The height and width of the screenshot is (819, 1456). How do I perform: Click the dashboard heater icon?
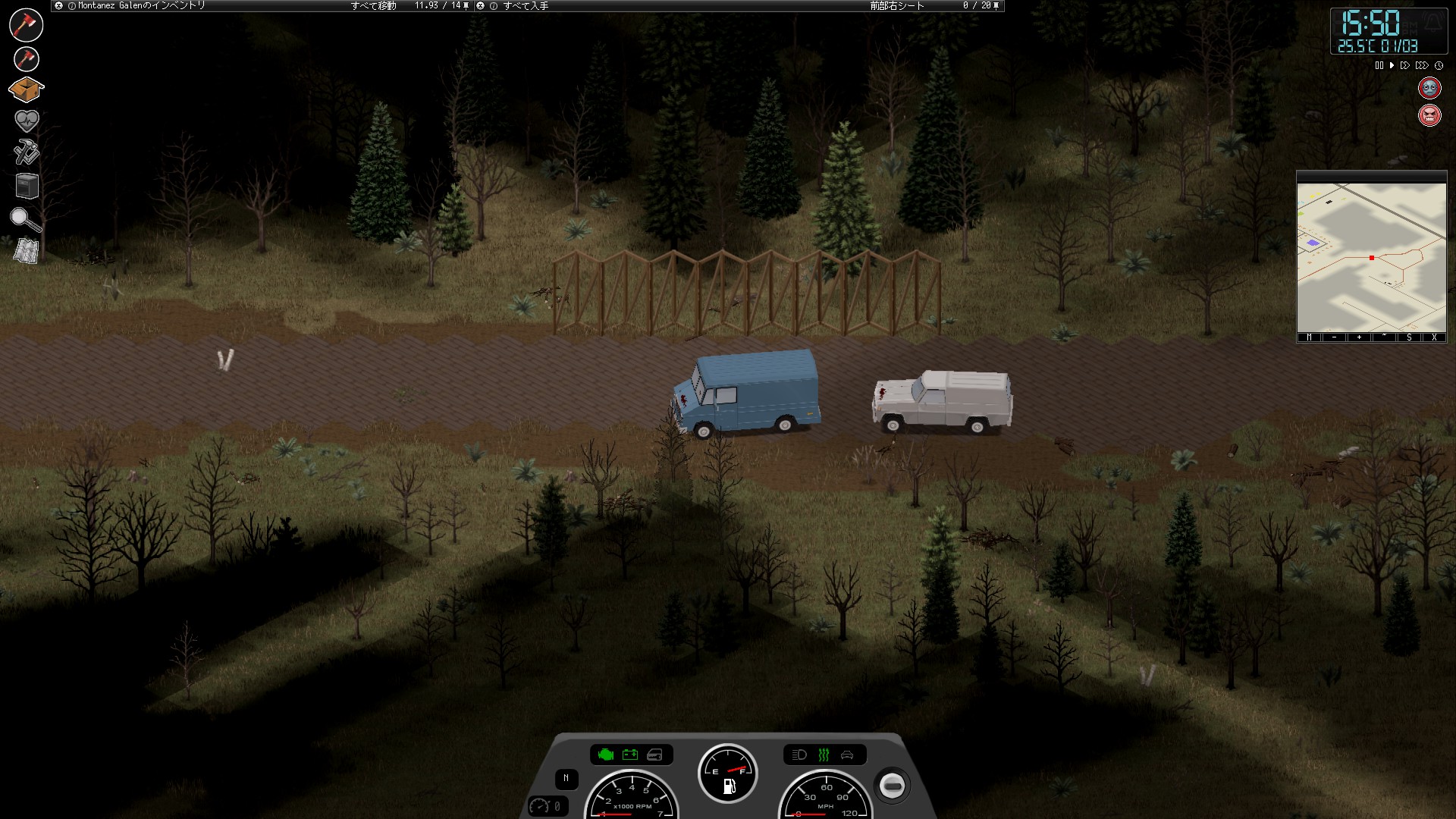click(824, 755)
